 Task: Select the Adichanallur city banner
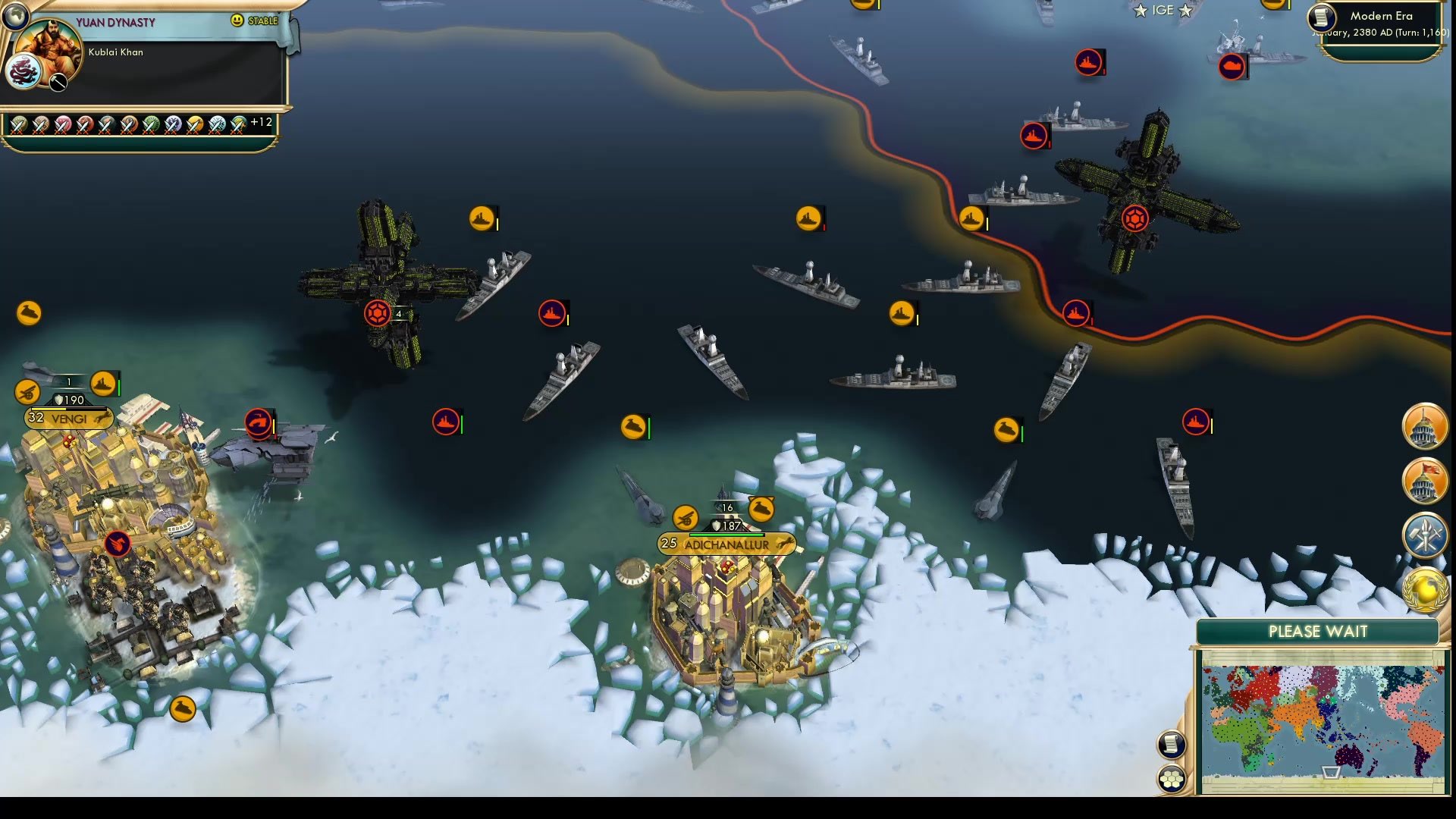(726, 544)
